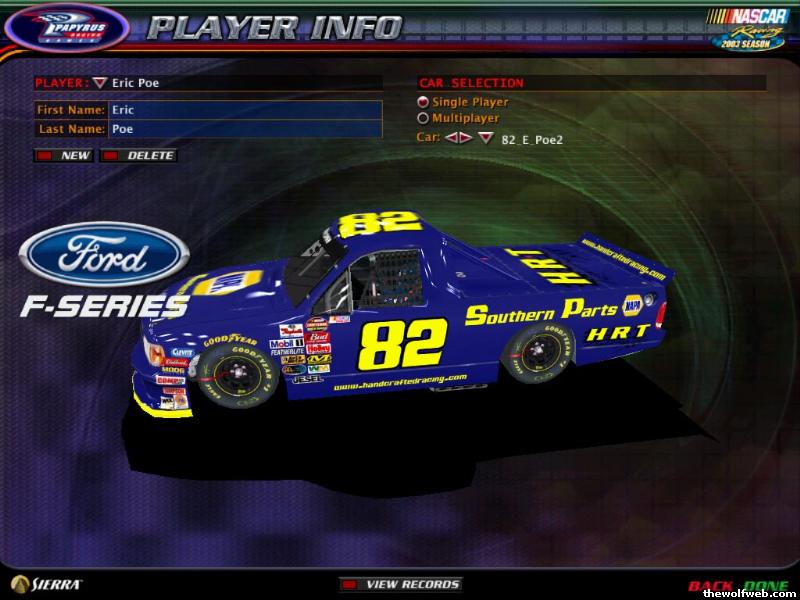Delete the current player
The height and width of the screenshot is (600, 800).
click(140, 156)
